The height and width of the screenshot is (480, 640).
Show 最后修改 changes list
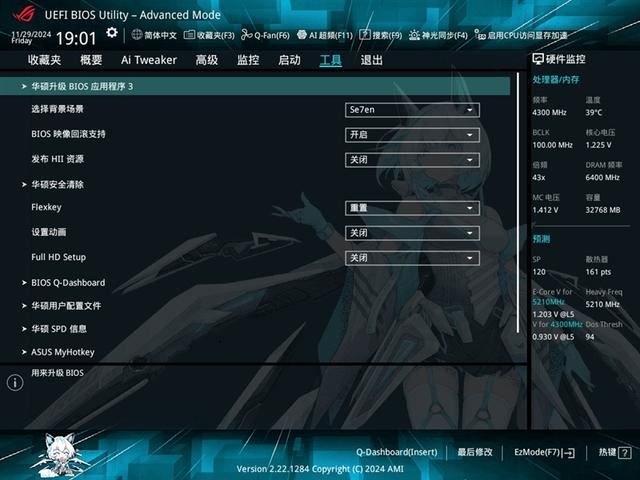[475, 452]
